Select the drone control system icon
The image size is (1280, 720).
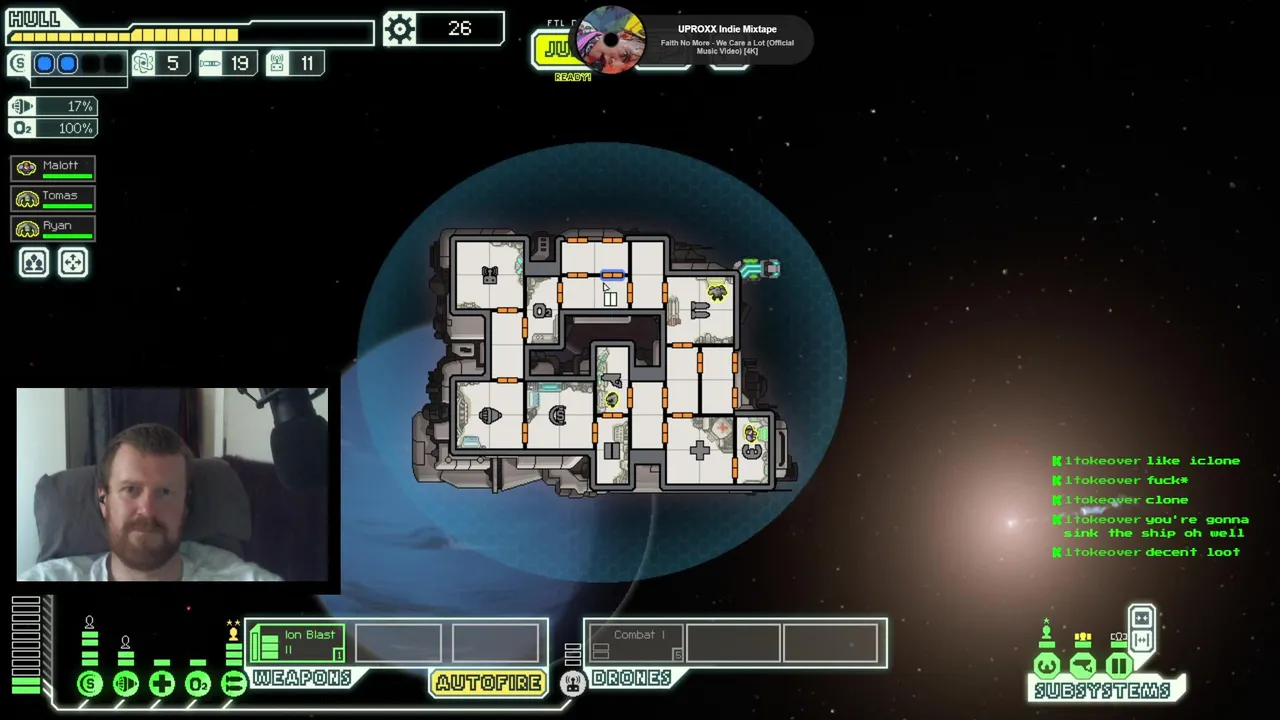coord(572,683)
